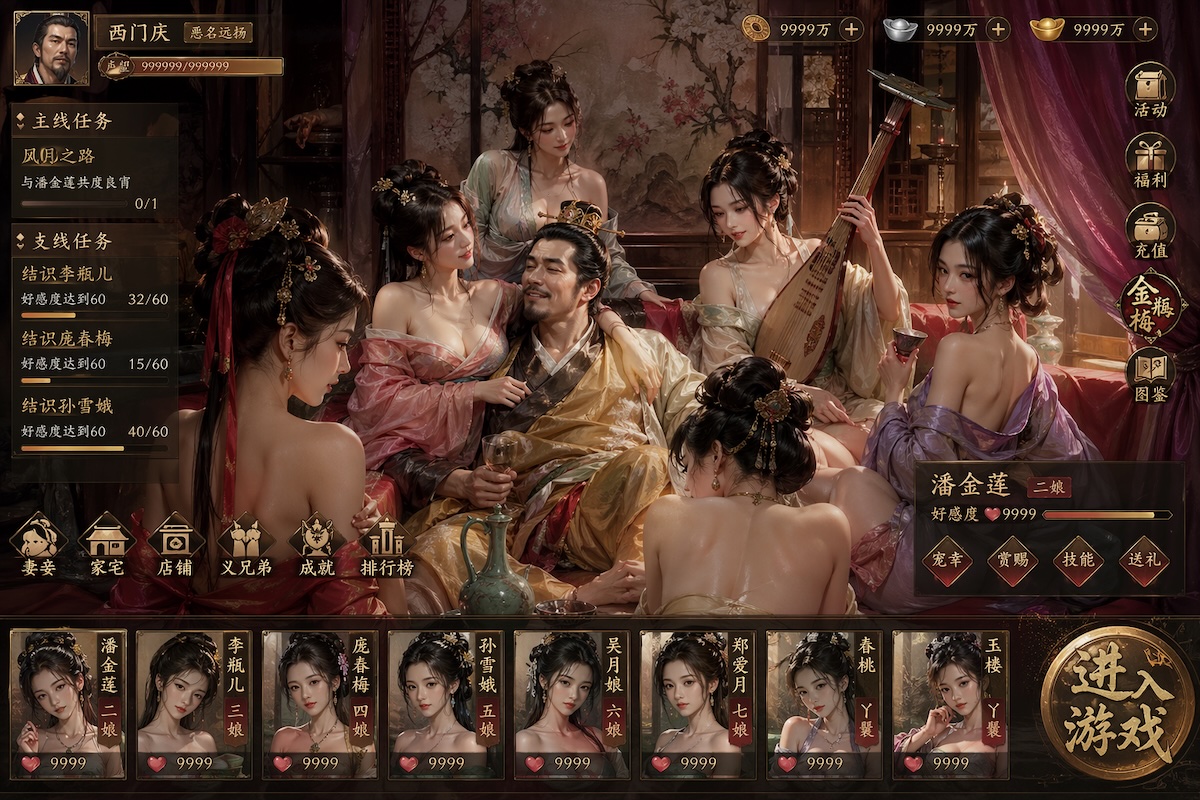Show the 成就 achievements icon
This screenshot has width=1200, height=800.
pos(317,545)
